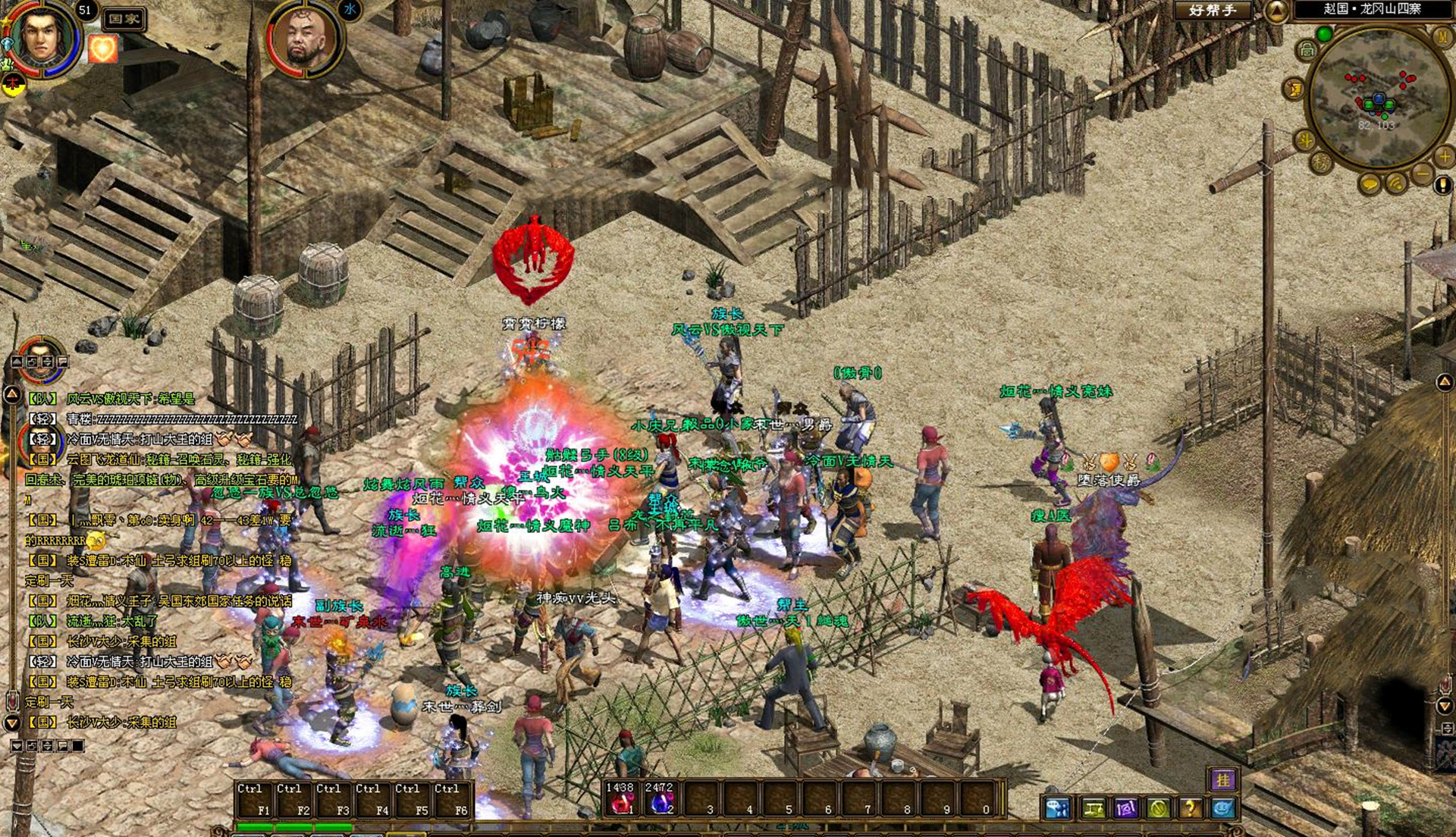Image resolution: width=1456 pixels, height=837 pixels.
Task: Open the 斗 battle button beside minimap
Action: click(x=1305, y=140)
